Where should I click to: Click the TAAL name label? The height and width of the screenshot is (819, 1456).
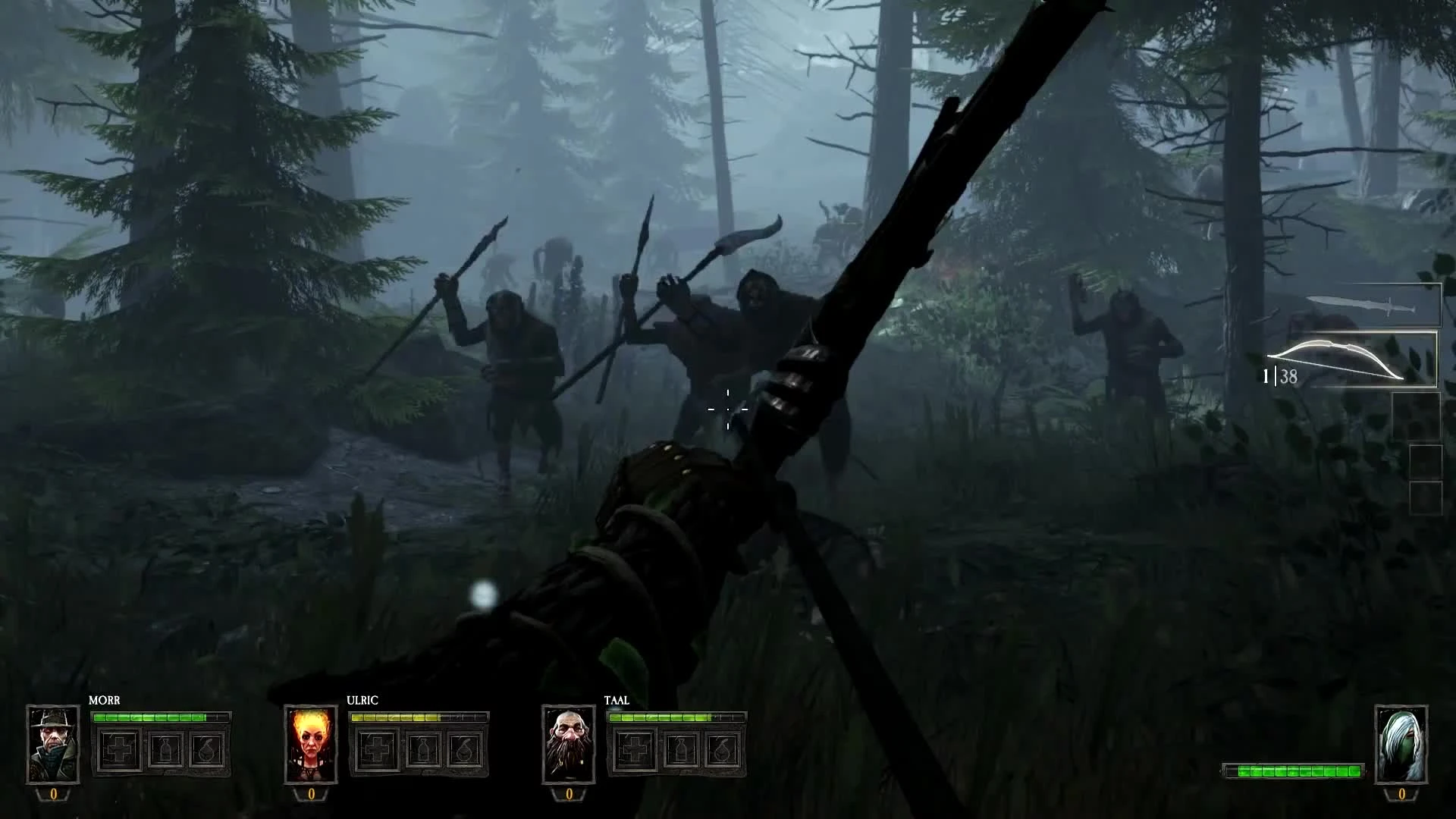(617, 701)
